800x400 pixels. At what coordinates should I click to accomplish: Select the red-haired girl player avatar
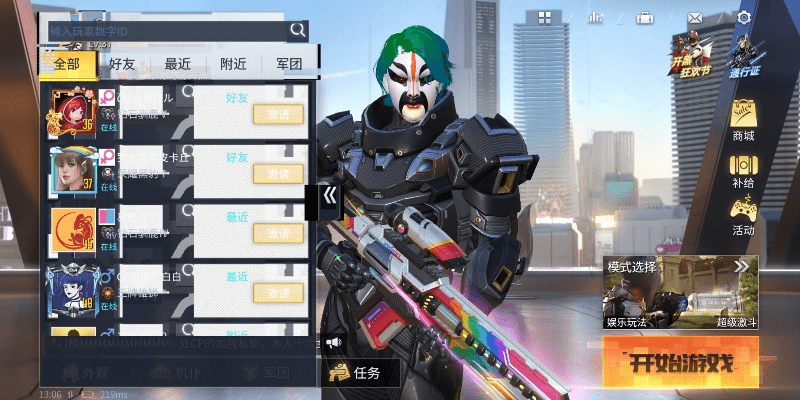[x=72, y=111]
